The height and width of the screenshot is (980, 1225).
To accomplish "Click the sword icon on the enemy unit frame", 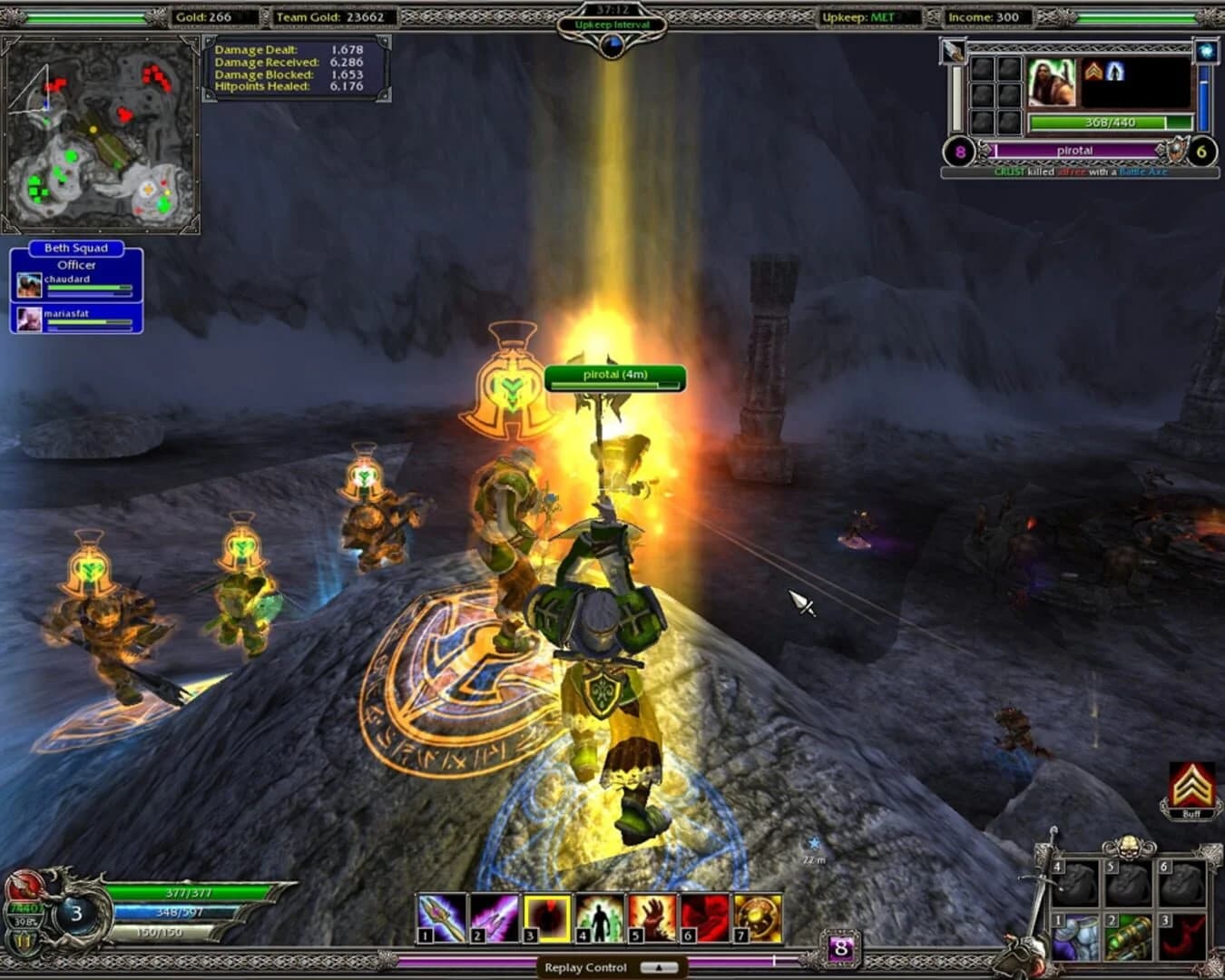I will click(951, 51).
